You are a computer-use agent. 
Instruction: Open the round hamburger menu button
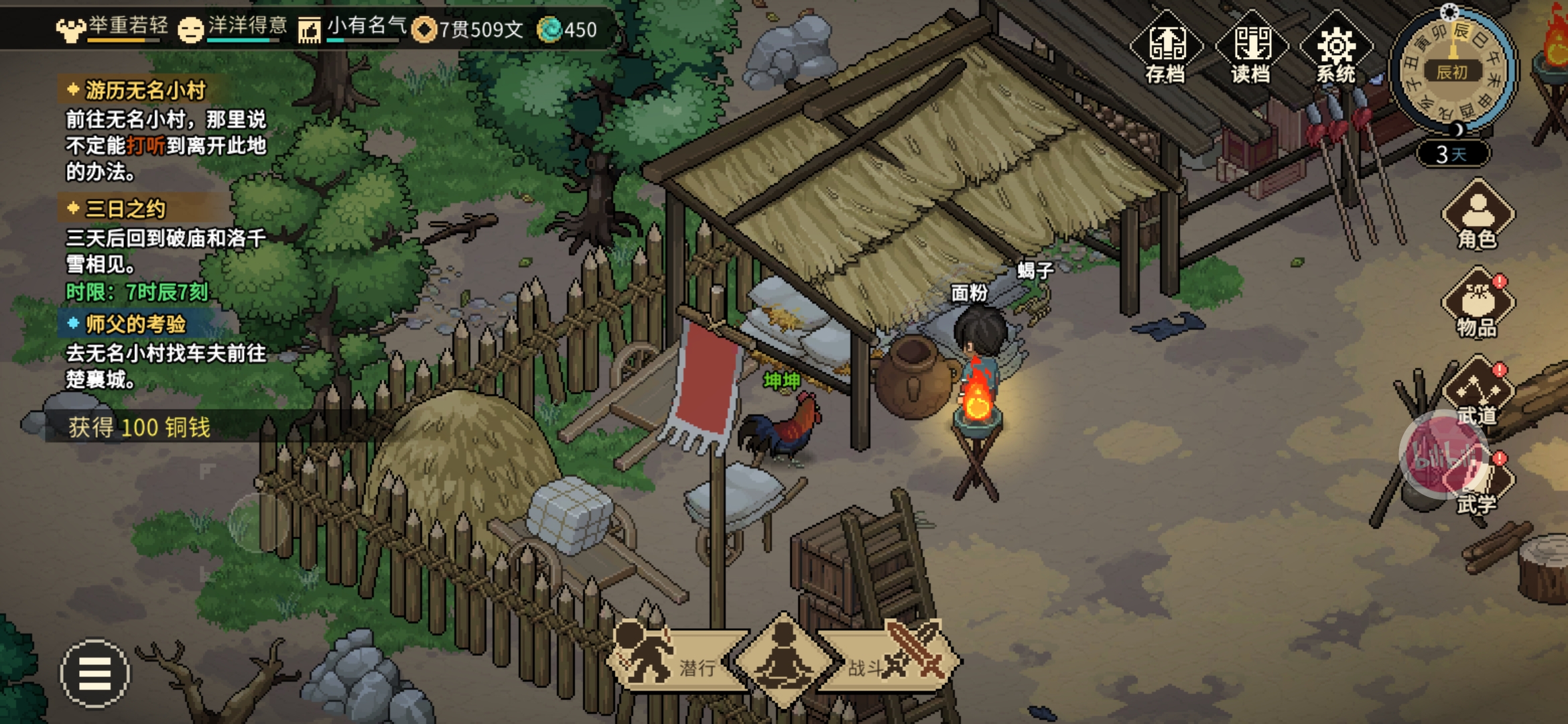point(95,673)
